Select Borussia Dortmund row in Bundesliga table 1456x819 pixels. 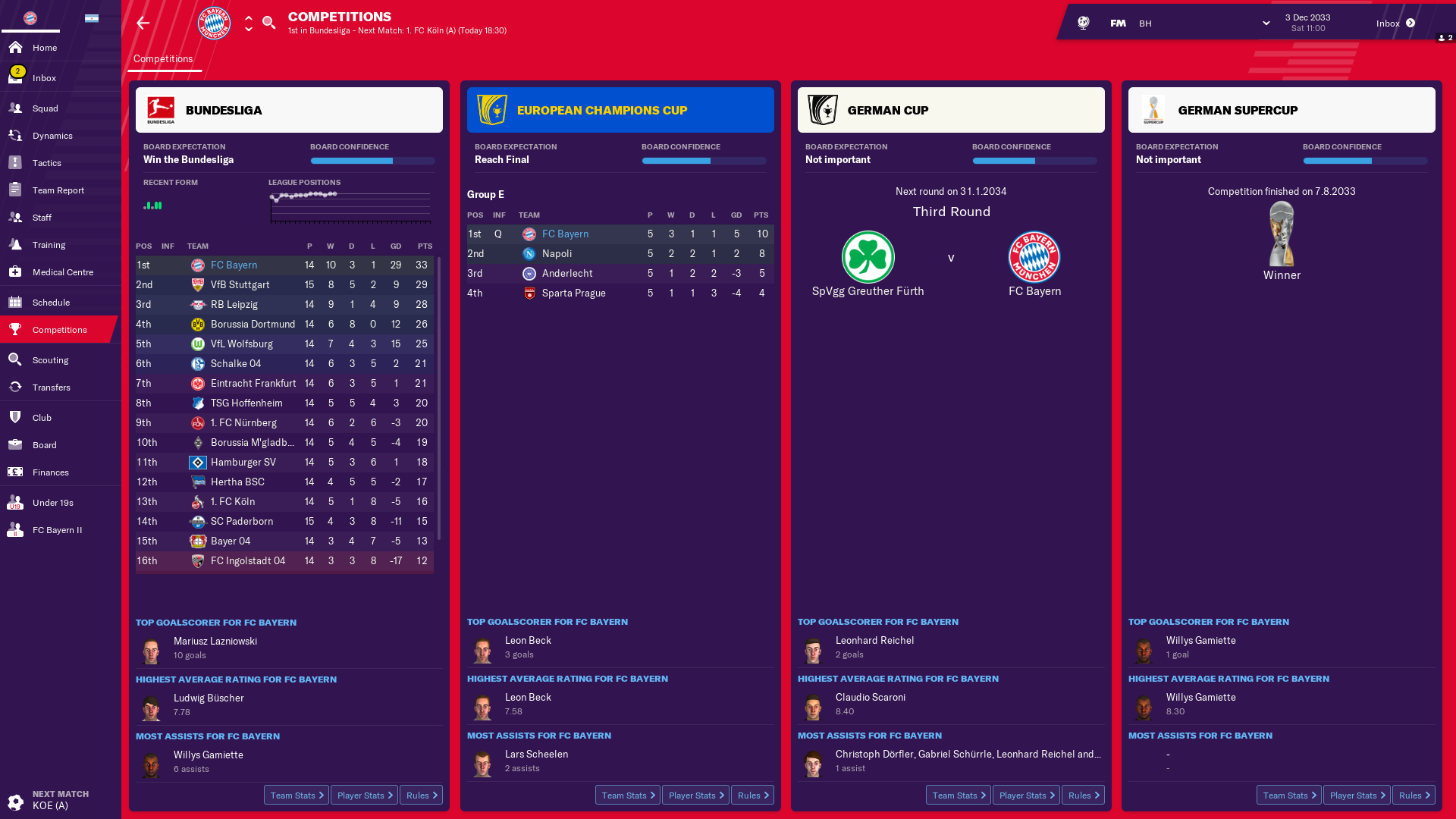253,325
